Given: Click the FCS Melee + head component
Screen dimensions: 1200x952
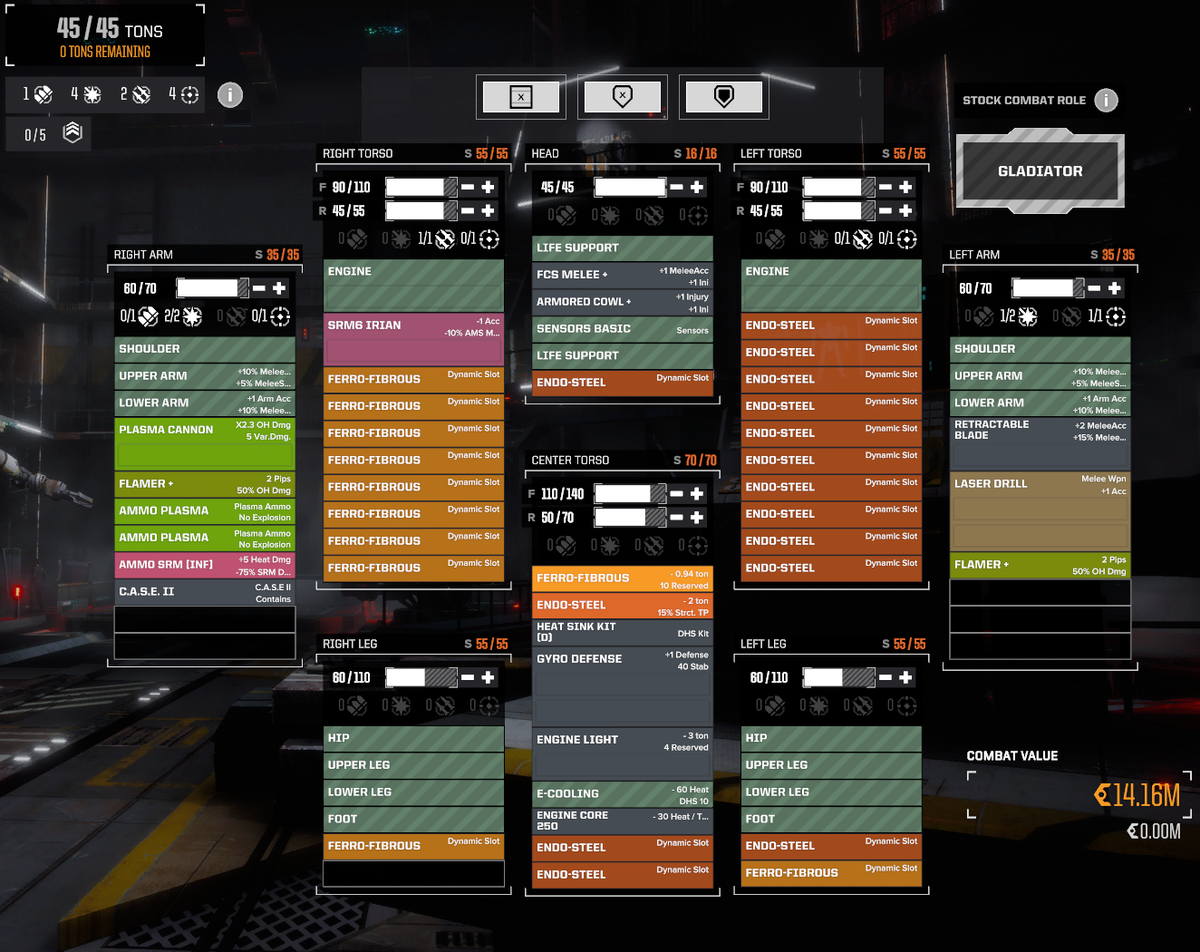Looking at the screenshot, I should [622, 274].
